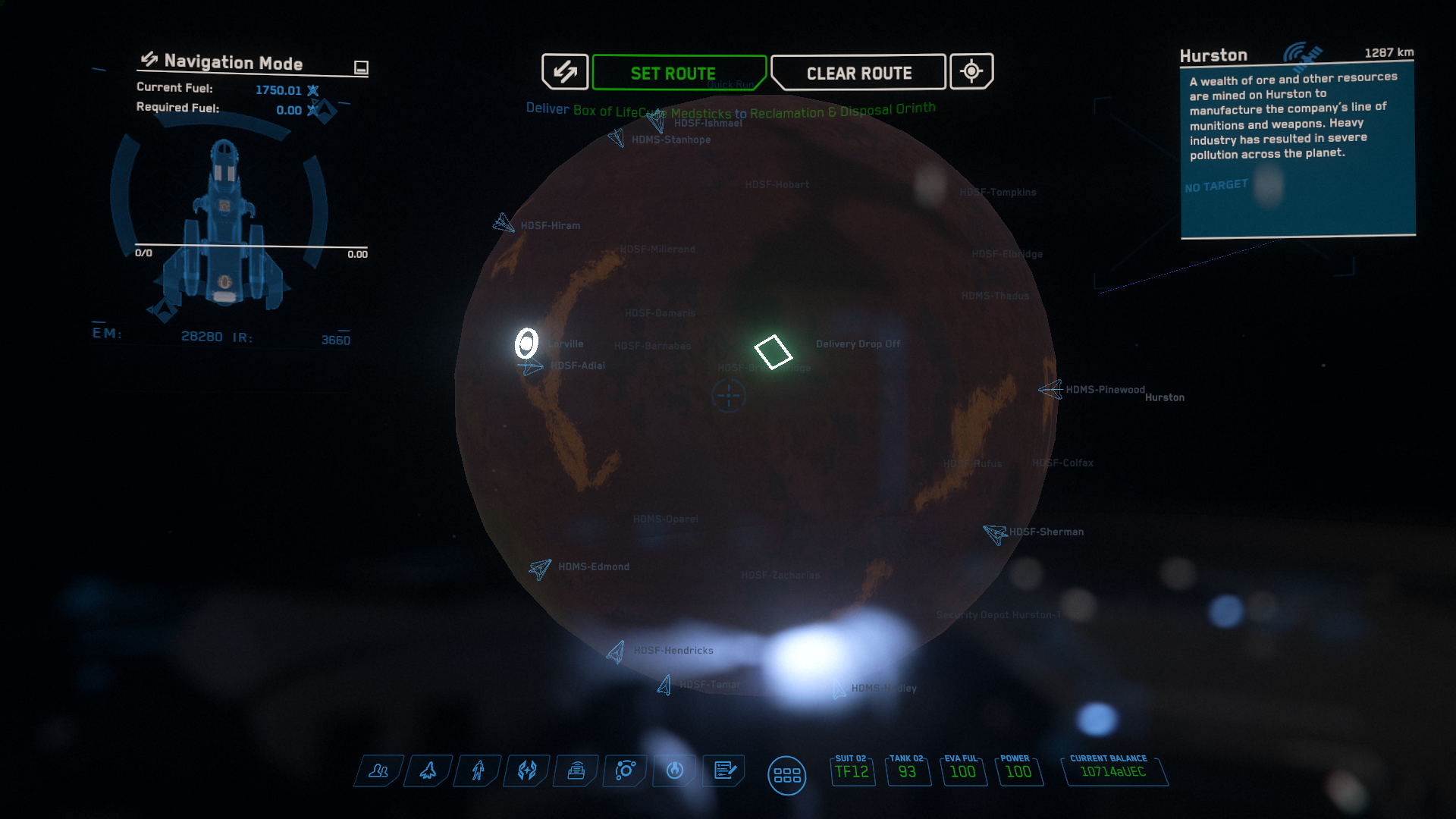Select the Lorville landing zone marker
Screen dimensions: 1456x819
coord(526,344)
